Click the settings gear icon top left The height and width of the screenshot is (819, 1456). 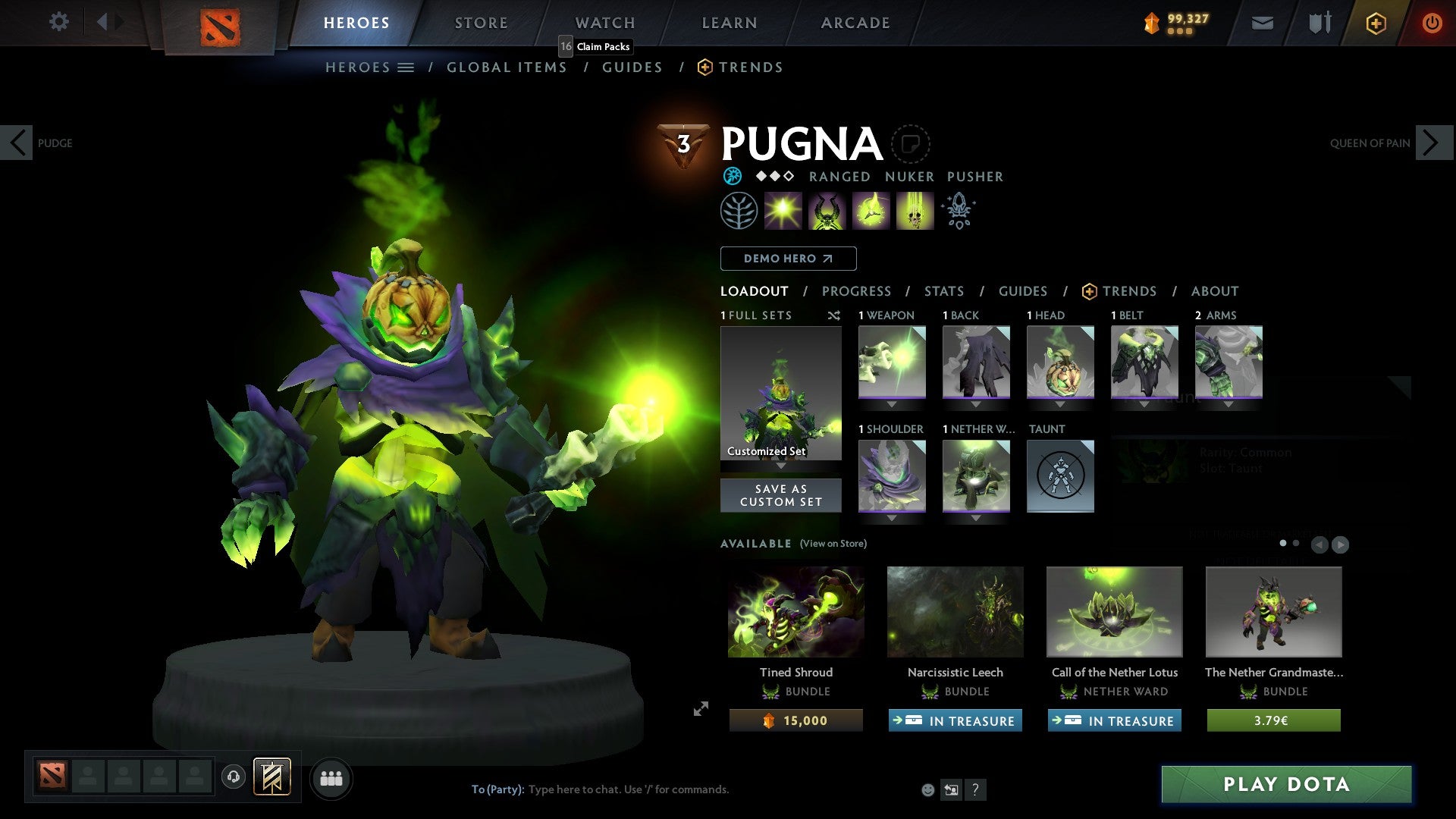coord(58,22)
